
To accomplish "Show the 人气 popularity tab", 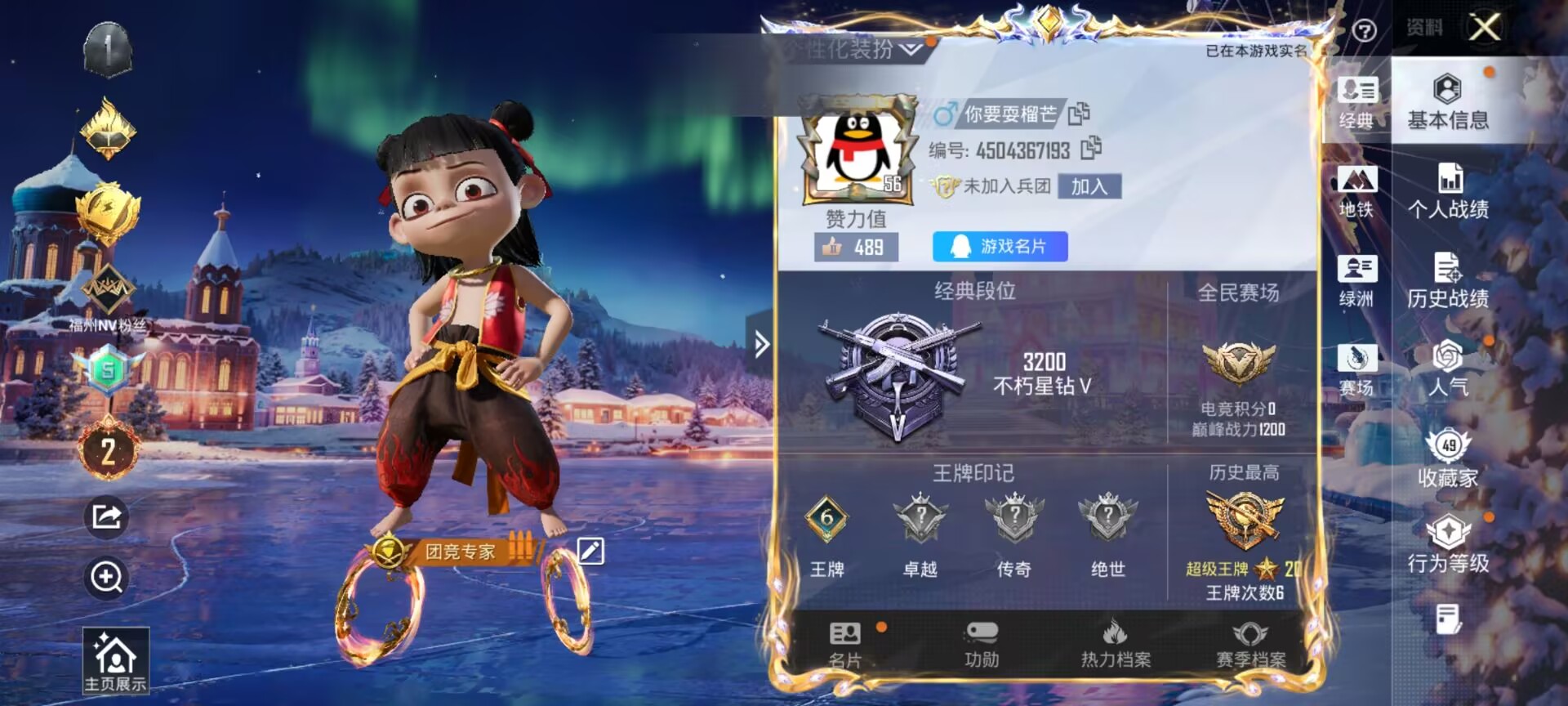I will click(1447, 369).
